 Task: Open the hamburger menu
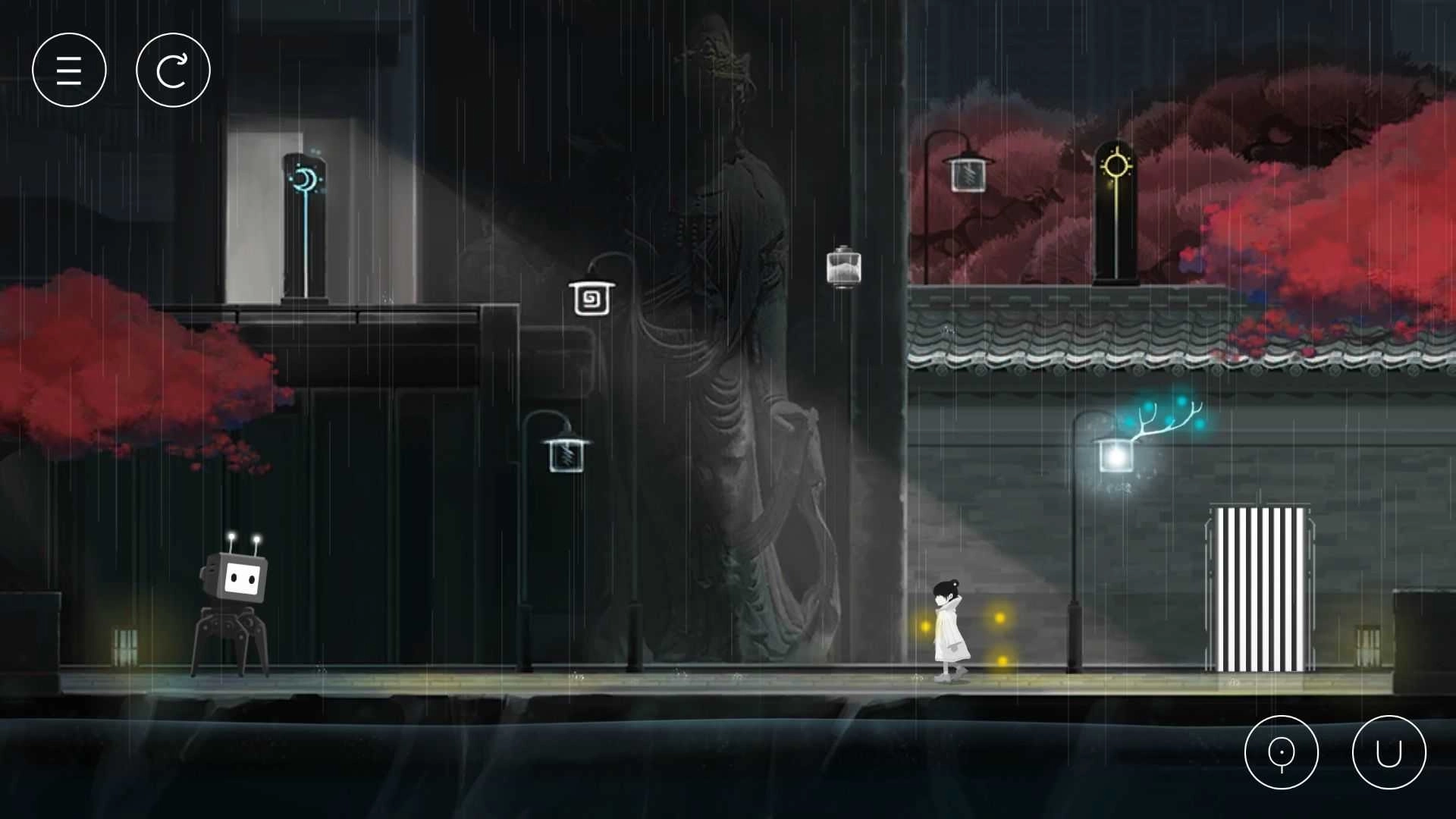click(x=69, y=69)
